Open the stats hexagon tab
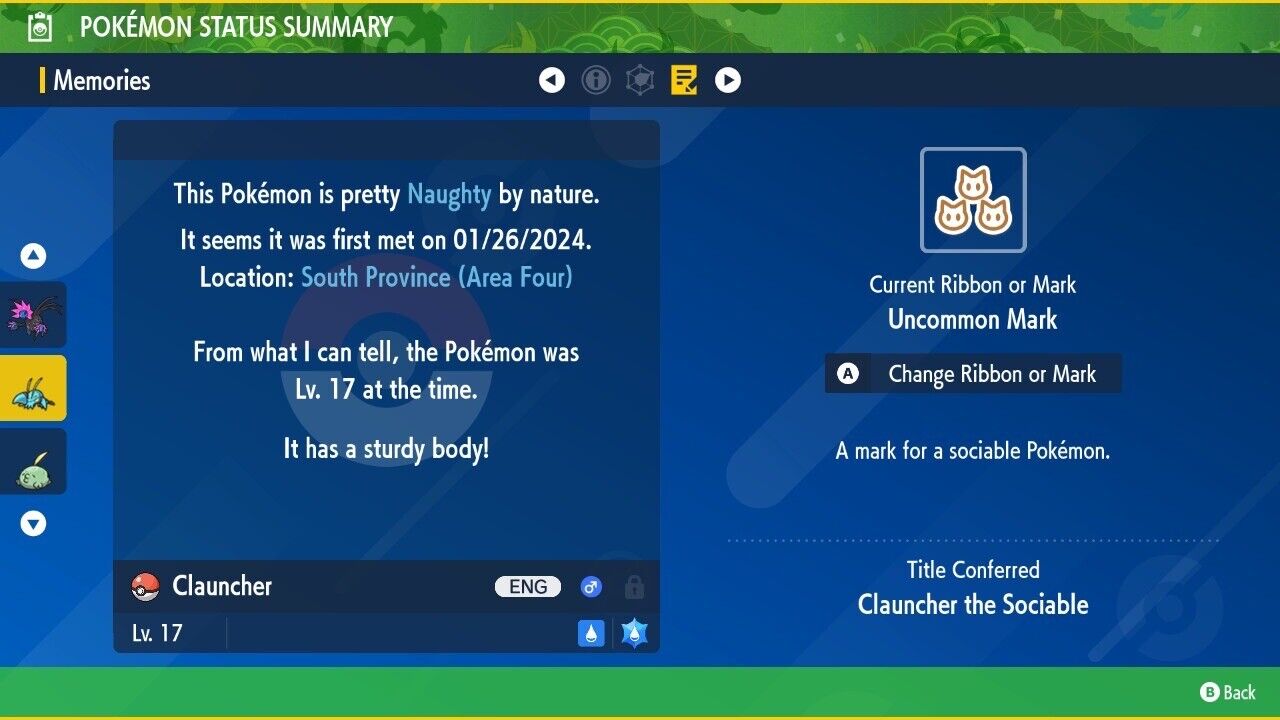This screenshot has height=720, width=1280. click(x=640, y=80)
